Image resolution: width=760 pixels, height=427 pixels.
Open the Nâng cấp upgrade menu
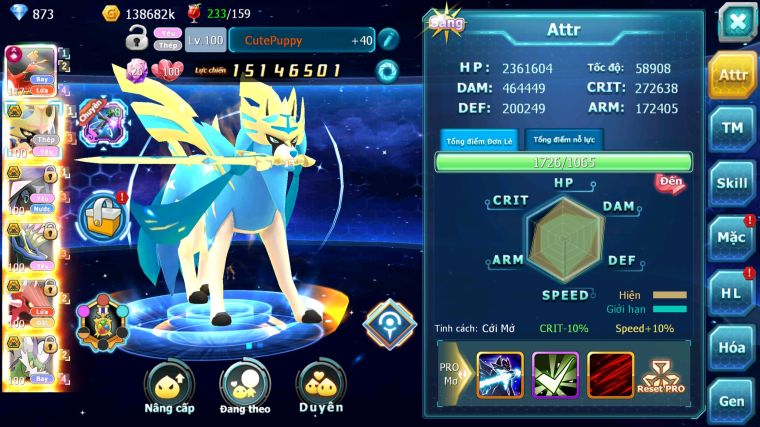[x=168, y=388]
